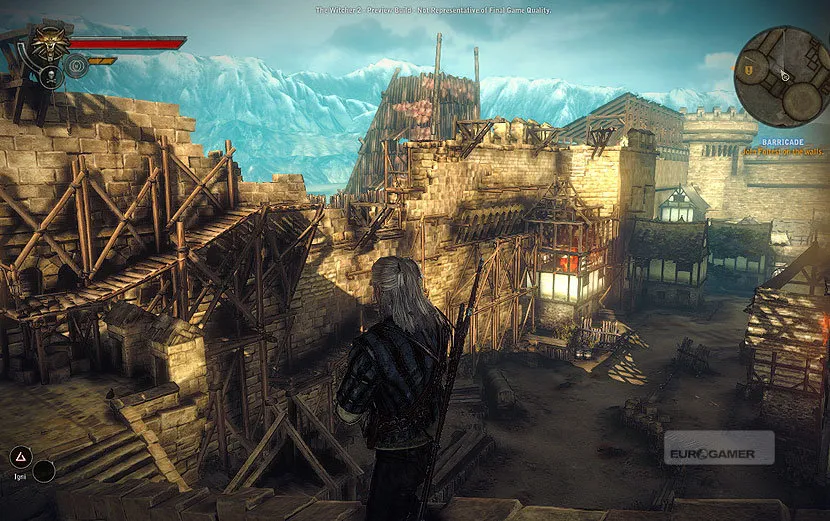Open the circular minimap
Screen dimensions: 830x521
pos(785,76)
